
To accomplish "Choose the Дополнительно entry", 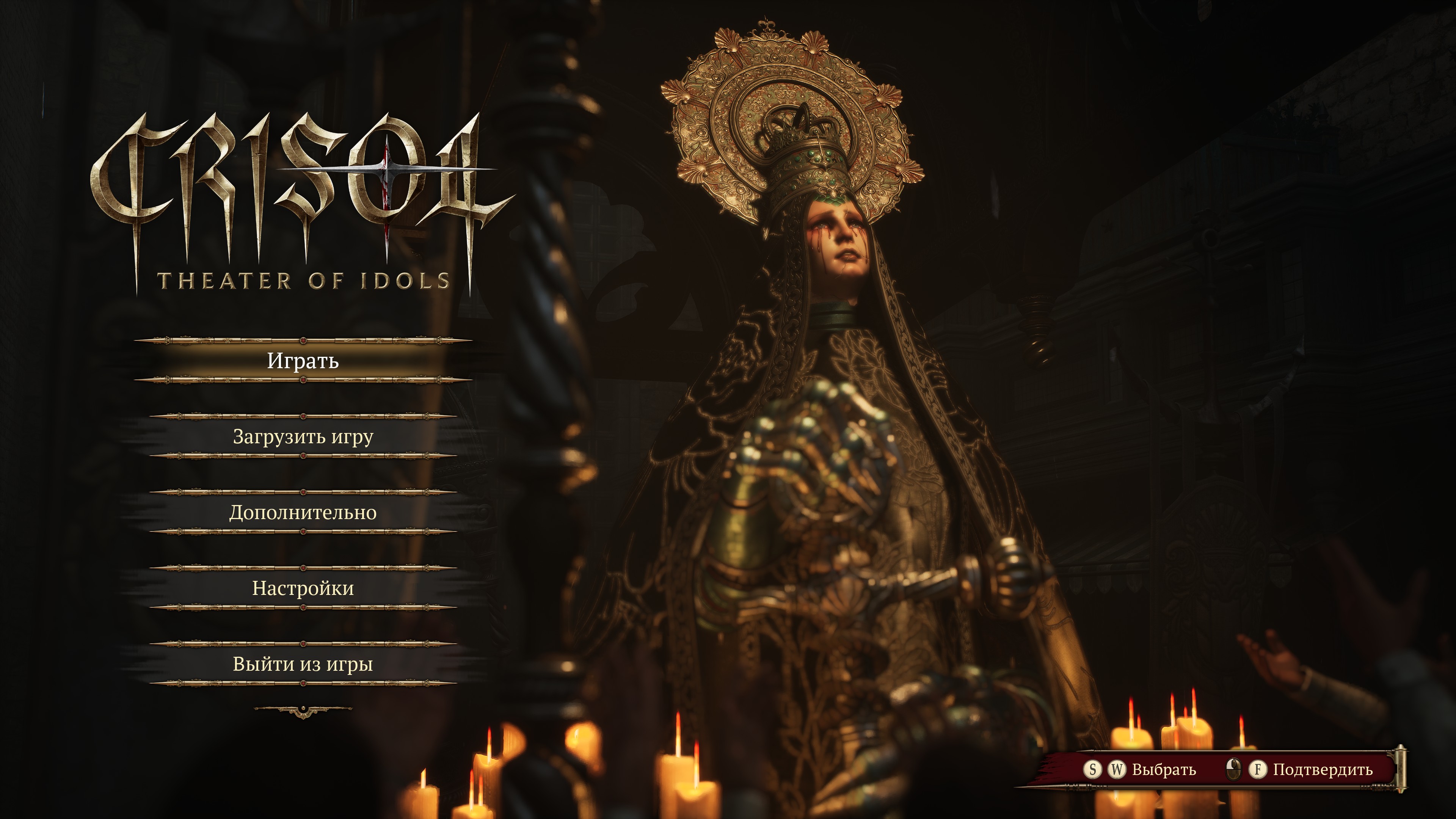I will coord(303,512).
